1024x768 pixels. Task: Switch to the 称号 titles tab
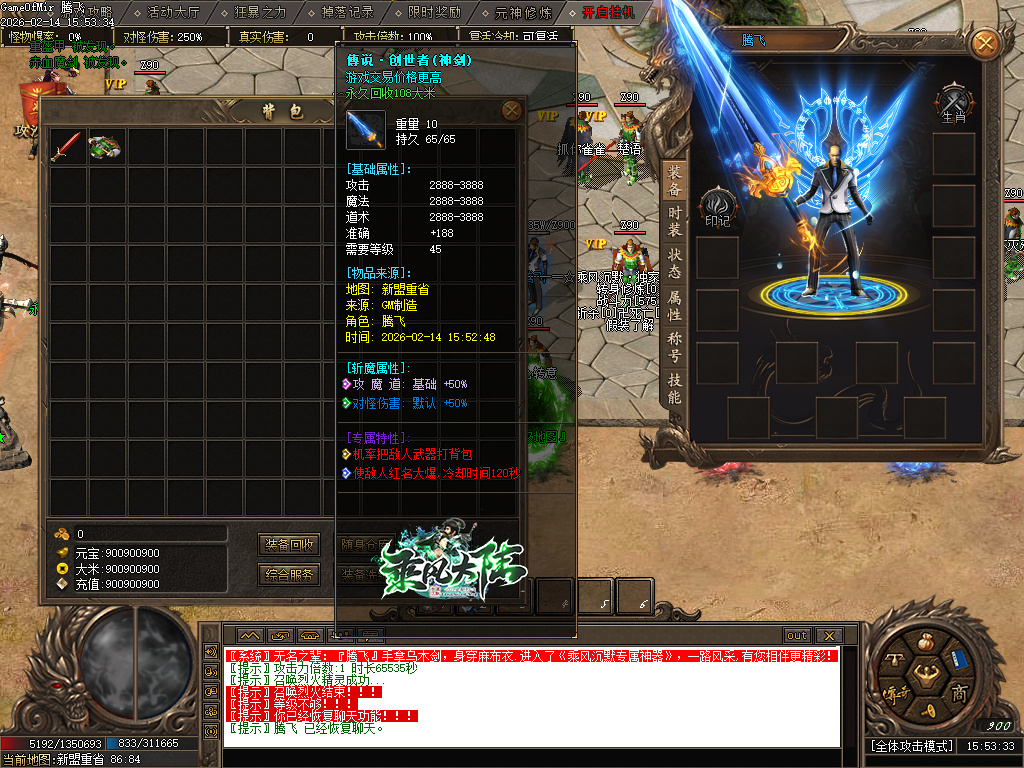[675, 346]
